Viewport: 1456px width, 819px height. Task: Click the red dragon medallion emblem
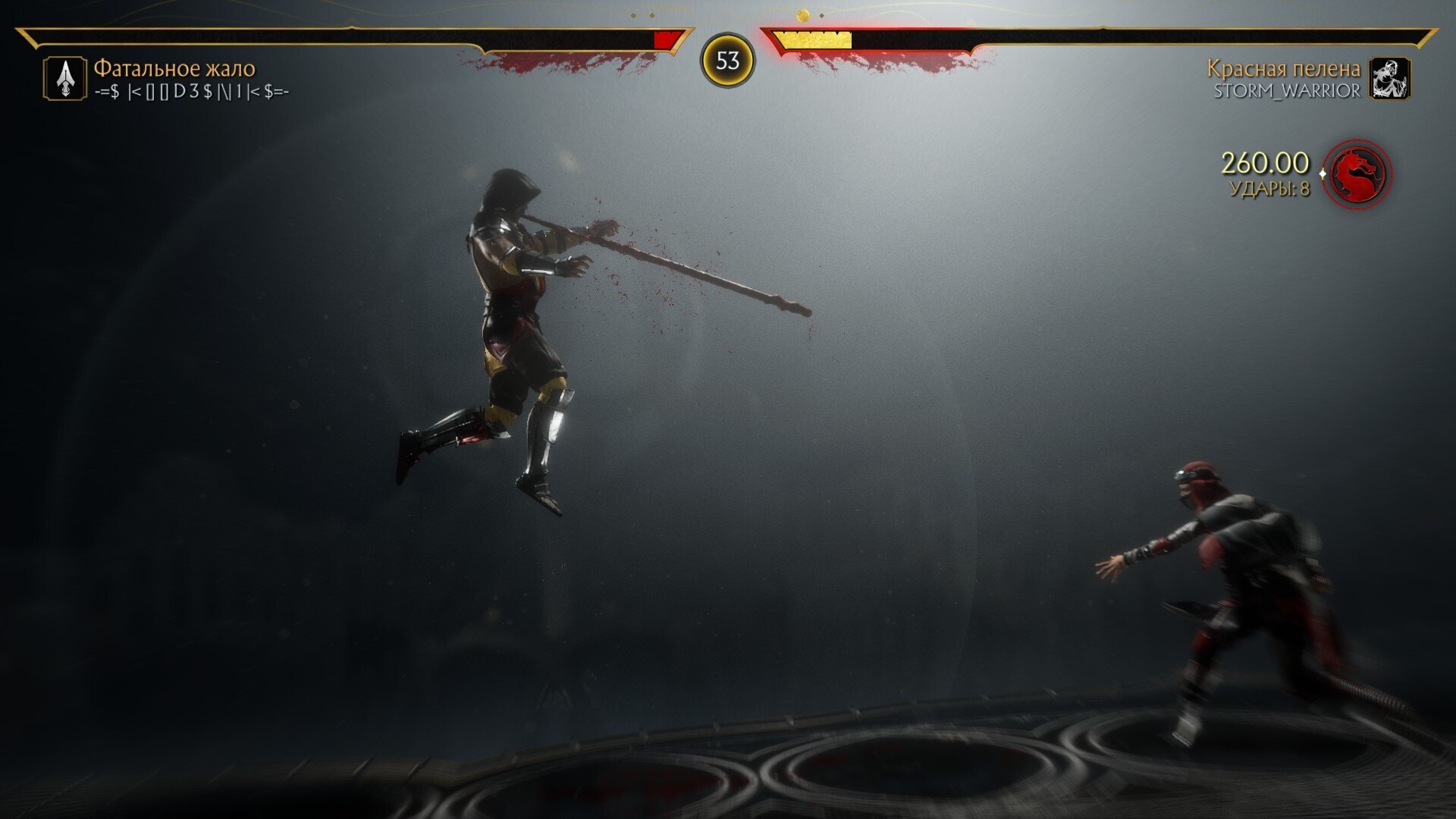(1357, 174)
